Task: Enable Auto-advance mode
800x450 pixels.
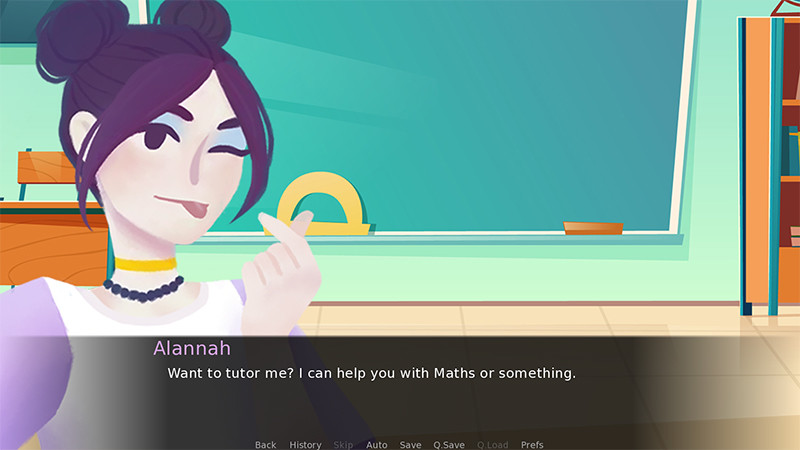Action: coord(376,444)
